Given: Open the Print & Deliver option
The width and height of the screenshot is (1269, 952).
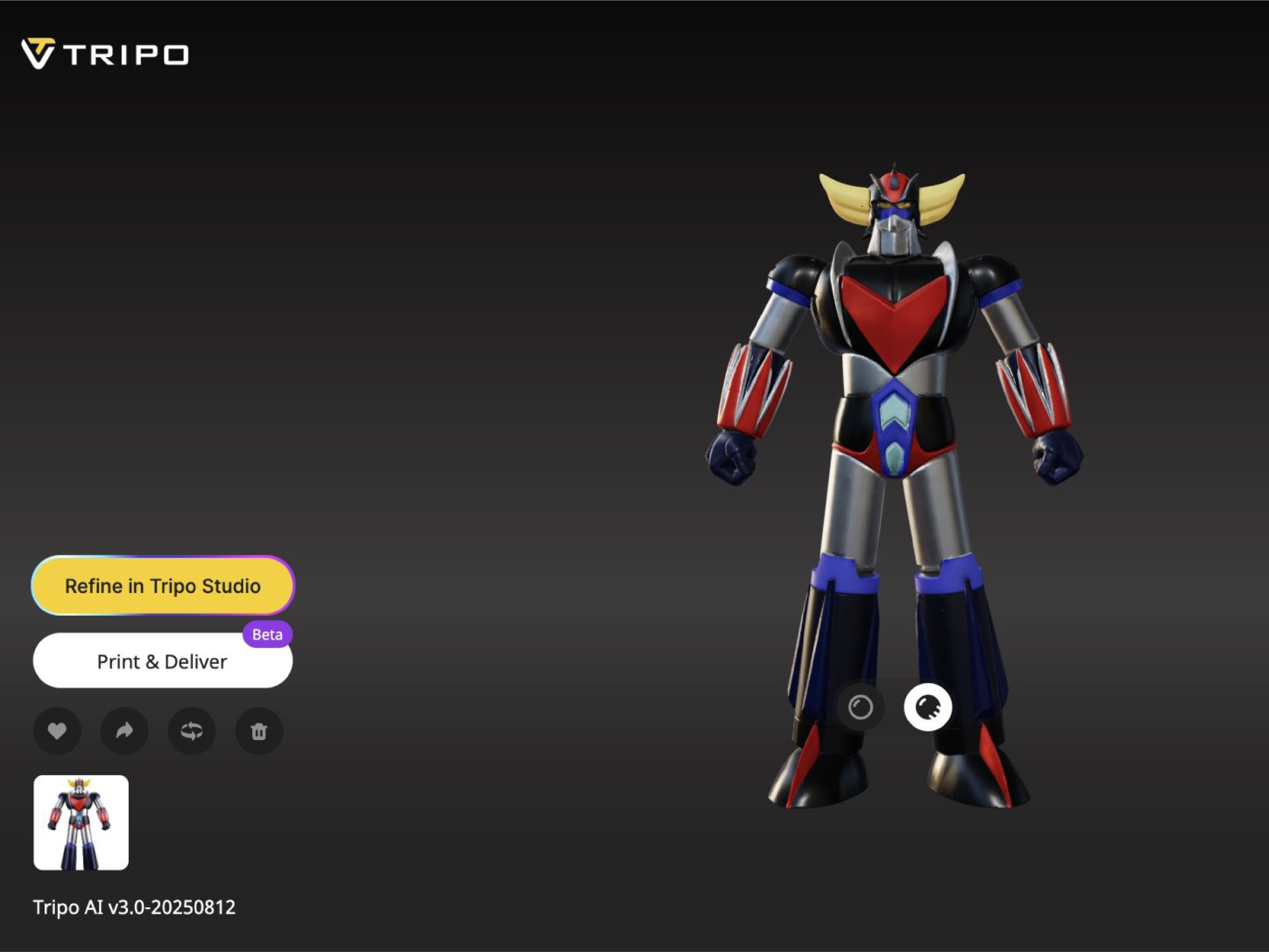Looking at the screenshot, I should pos(162,661).
